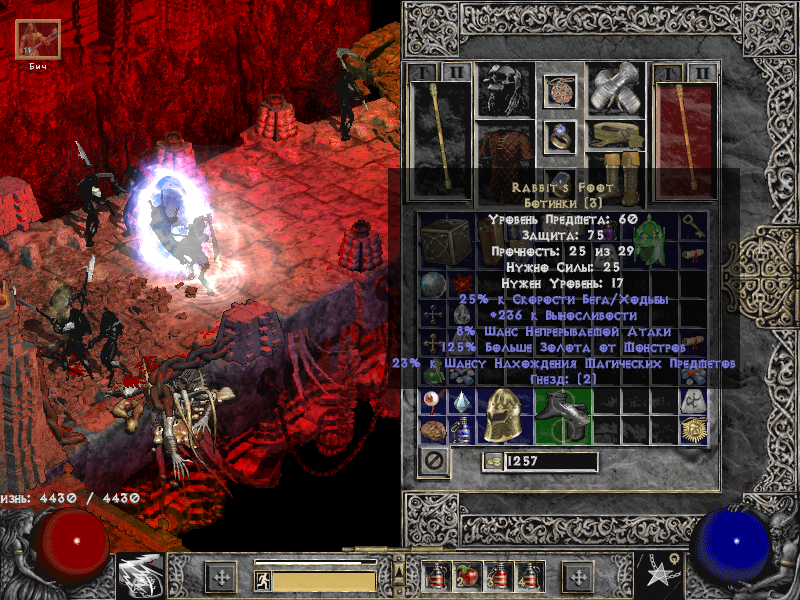Select the equipped leather body armor
This screenshot has height=600, width=800.
coord(504,148)
